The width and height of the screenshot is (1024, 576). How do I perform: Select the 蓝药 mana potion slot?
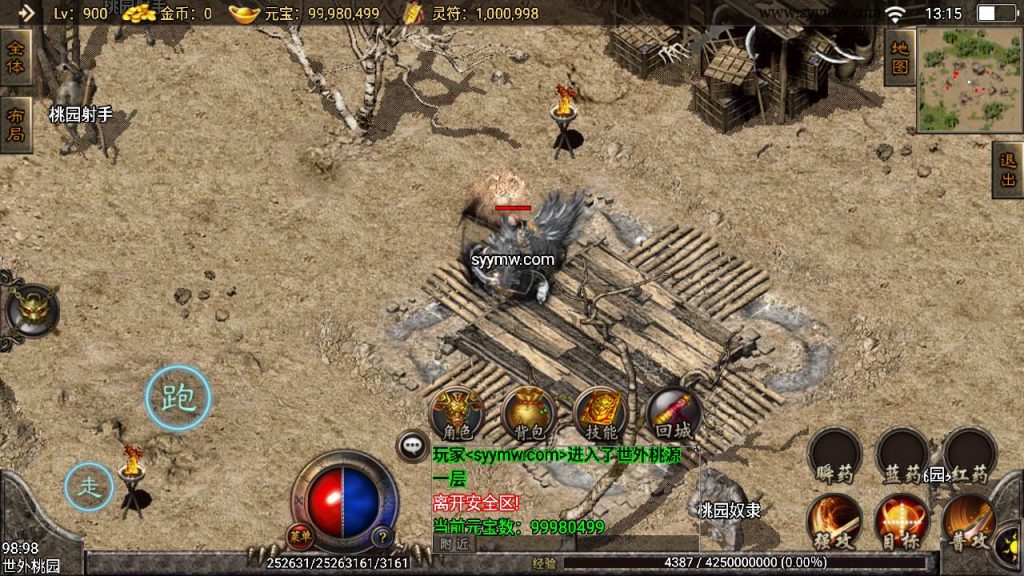tap(902, 455)
